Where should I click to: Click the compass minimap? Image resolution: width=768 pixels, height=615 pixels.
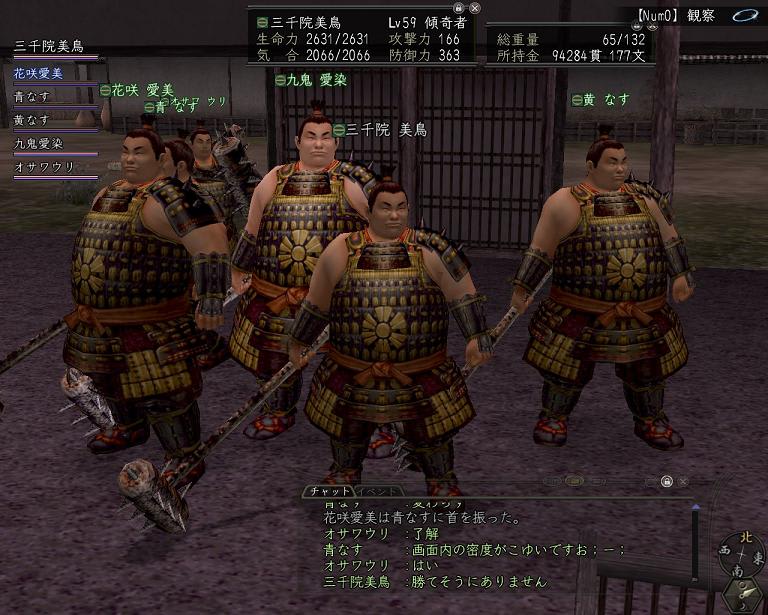(x=740, y=552)
